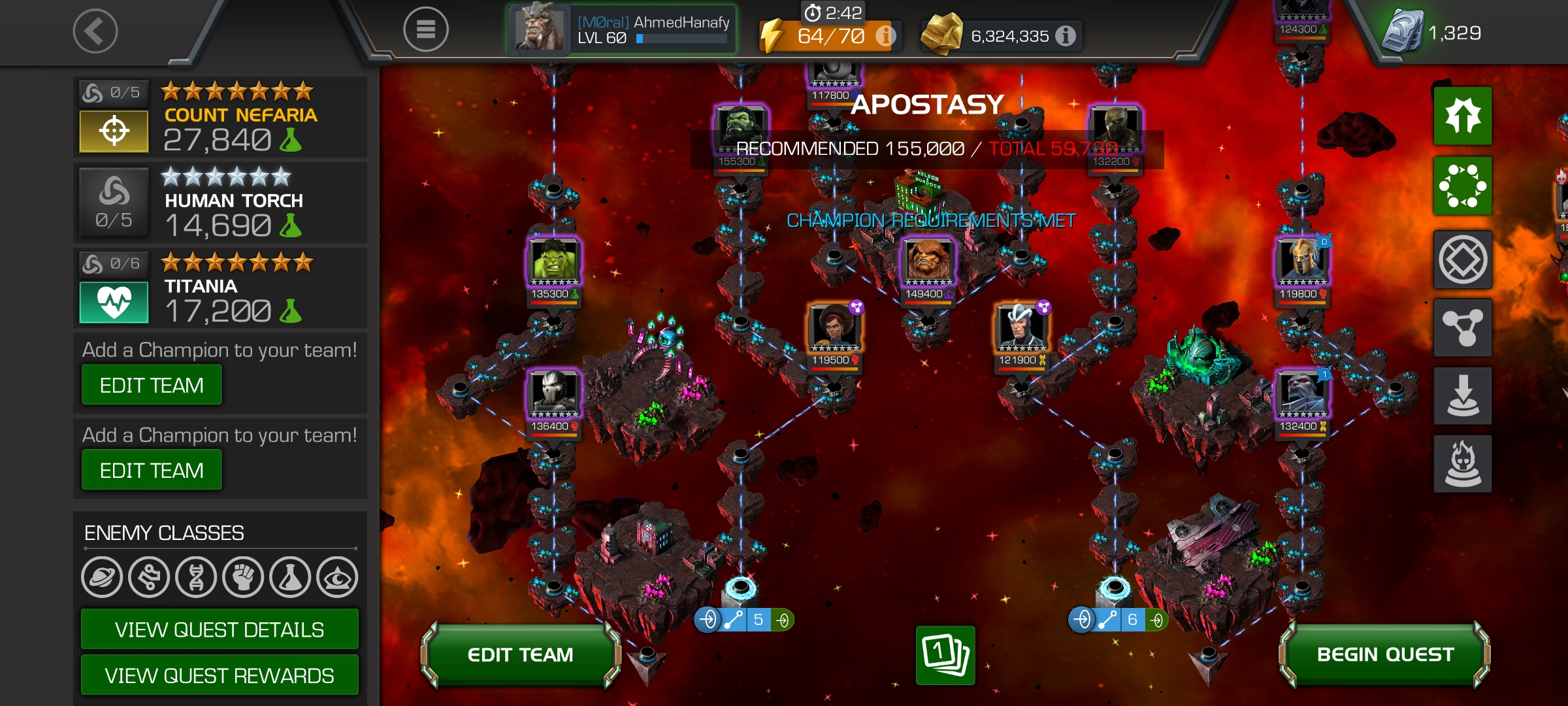Show energy info next to 64/70
The image size is (1568, 706).
click(x=885, y=35)
